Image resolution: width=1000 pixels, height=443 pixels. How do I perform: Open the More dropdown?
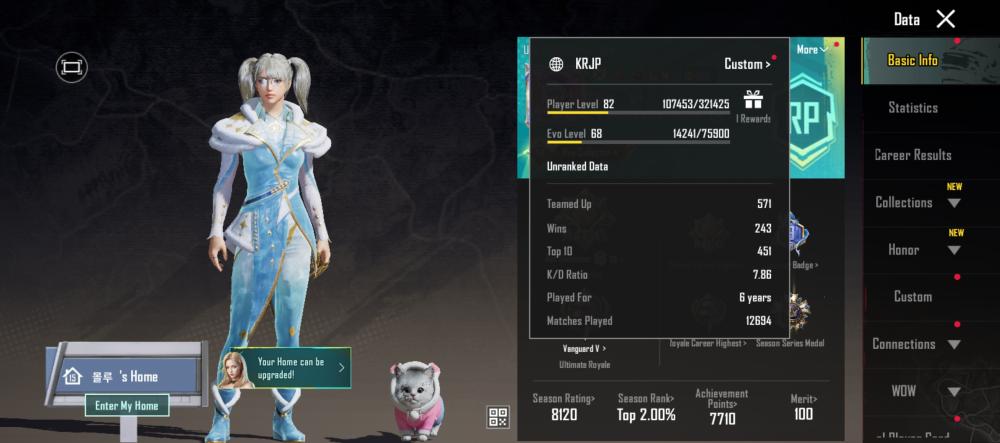click(810, 49)
